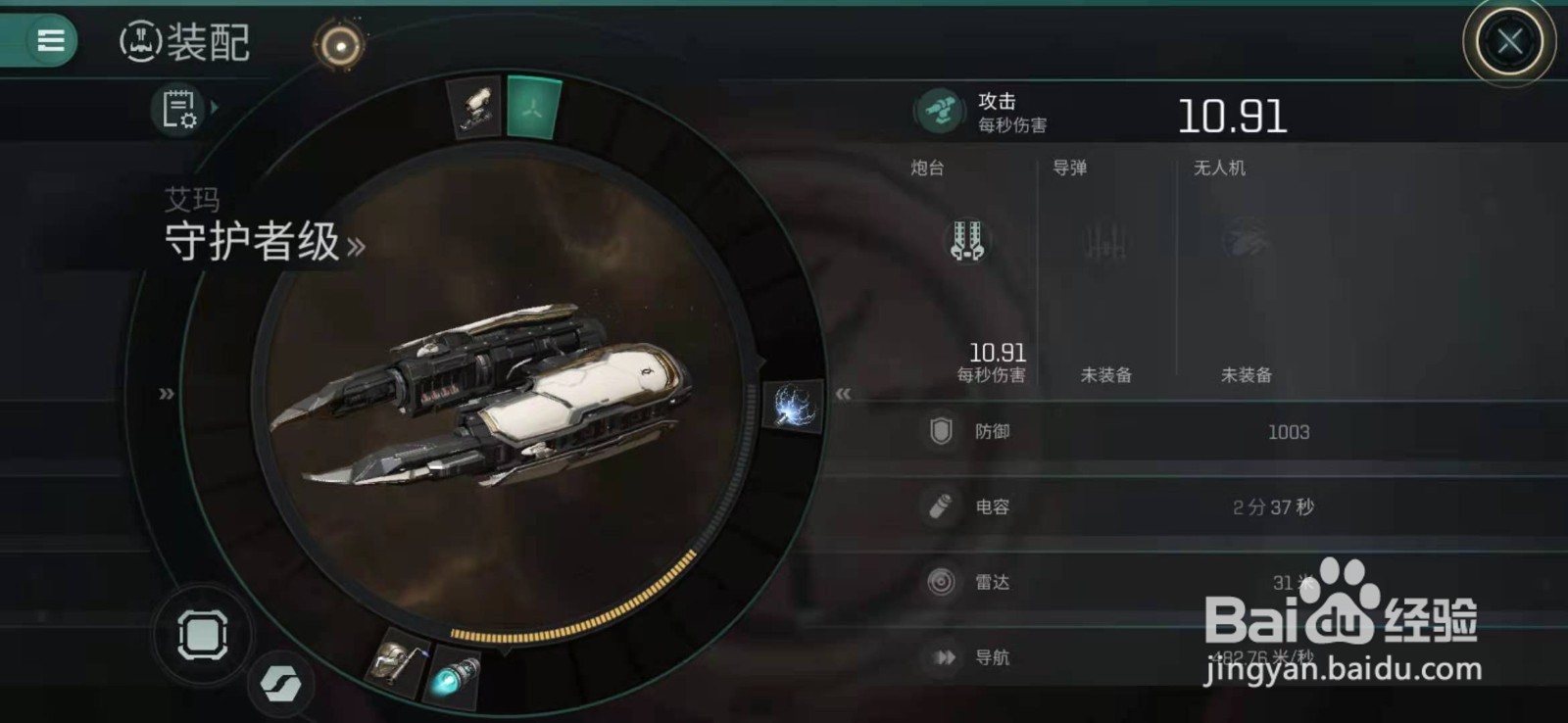Click the 未装备 drone slot label
Screen dimensions: 1568x723
click(1246, 374)
